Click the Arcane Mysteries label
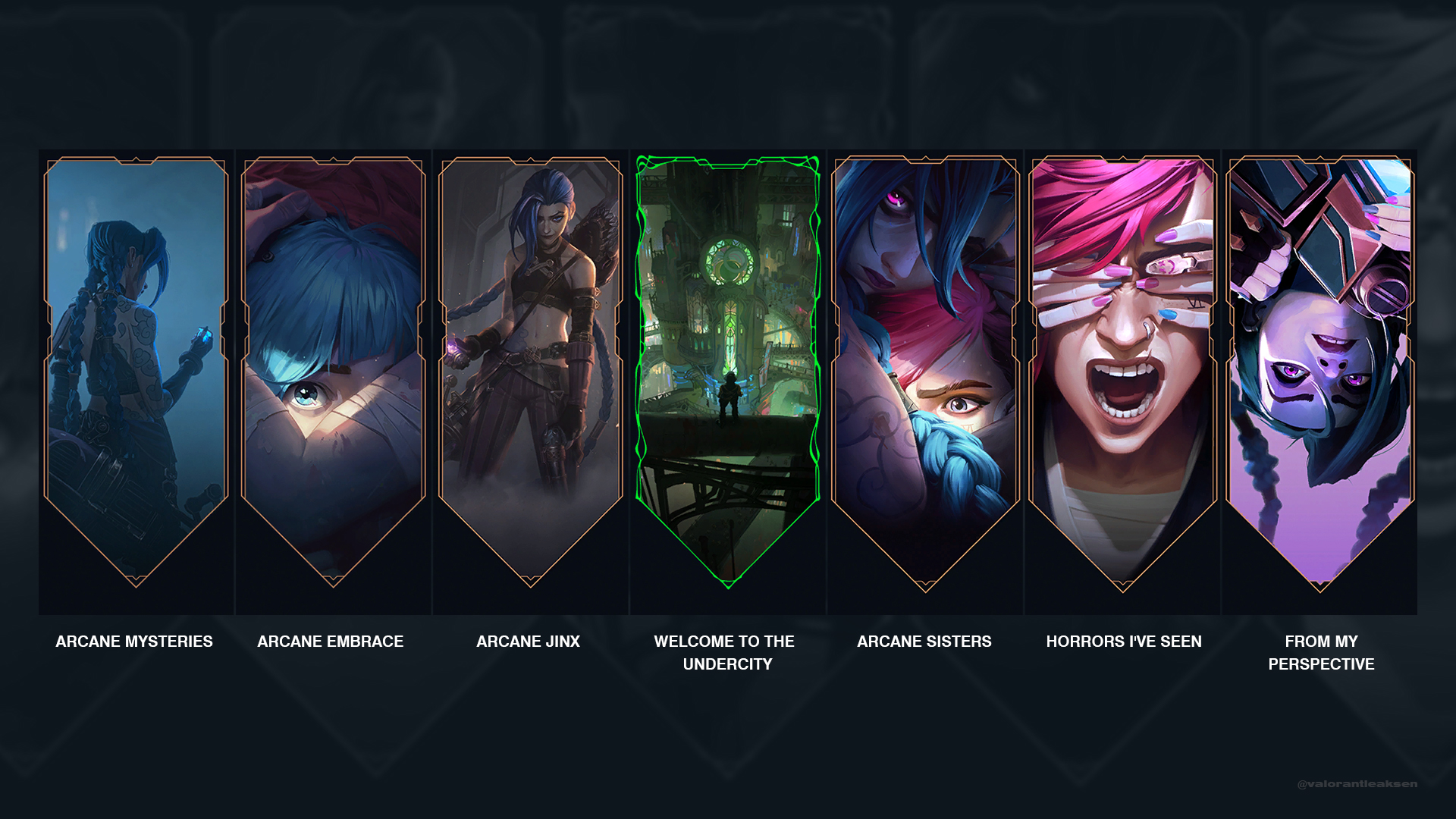Image resolution: width=1456 pixels, height=819 pixels. click(x=133, y=641)
